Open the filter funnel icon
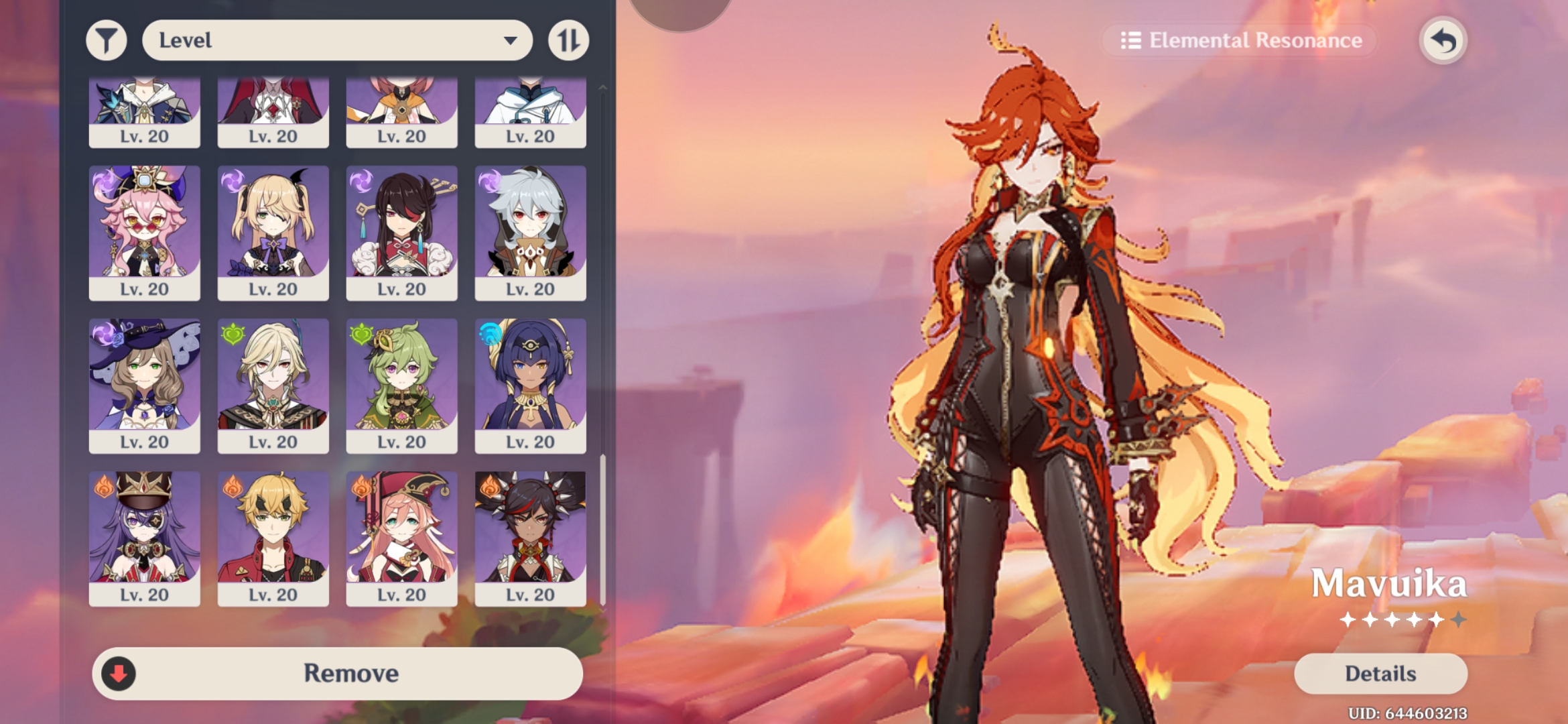The image size is (1568, 724). (106, 40)
